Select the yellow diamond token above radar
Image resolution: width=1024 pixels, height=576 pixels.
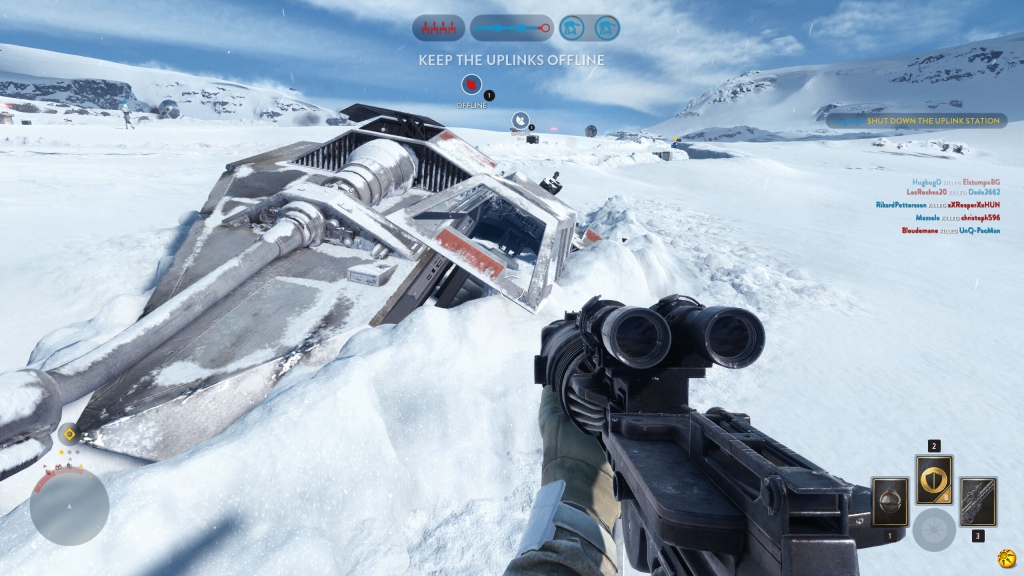68,434
